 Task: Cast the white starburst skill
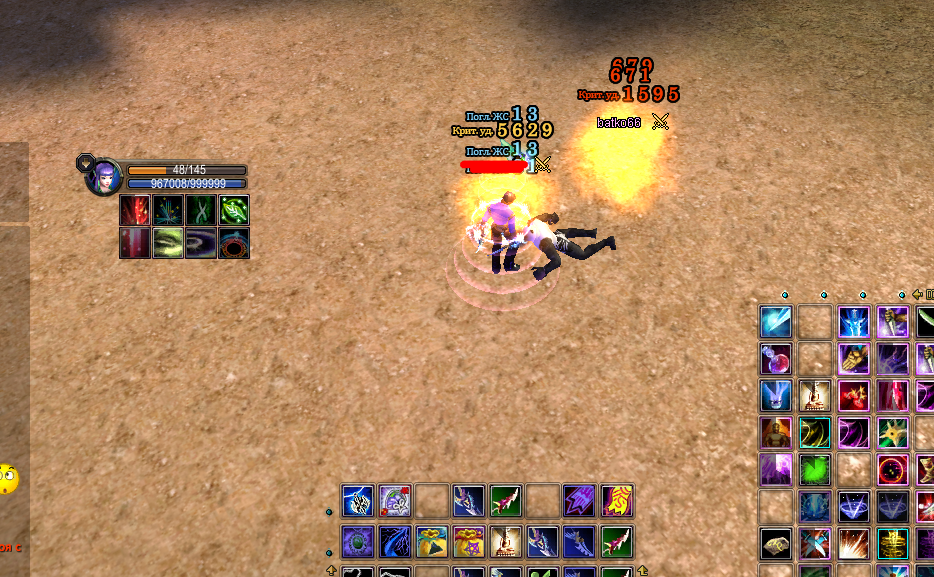(853, 543)
